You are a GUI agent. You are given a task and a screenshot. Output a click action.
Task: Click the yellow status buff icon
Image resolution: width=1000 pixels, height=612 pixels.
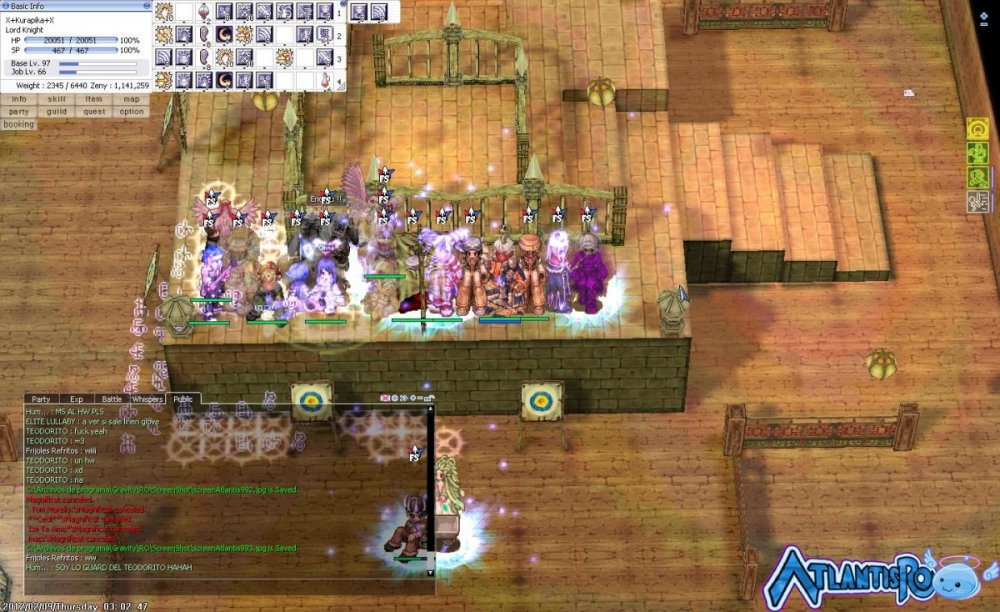[977, 130]
